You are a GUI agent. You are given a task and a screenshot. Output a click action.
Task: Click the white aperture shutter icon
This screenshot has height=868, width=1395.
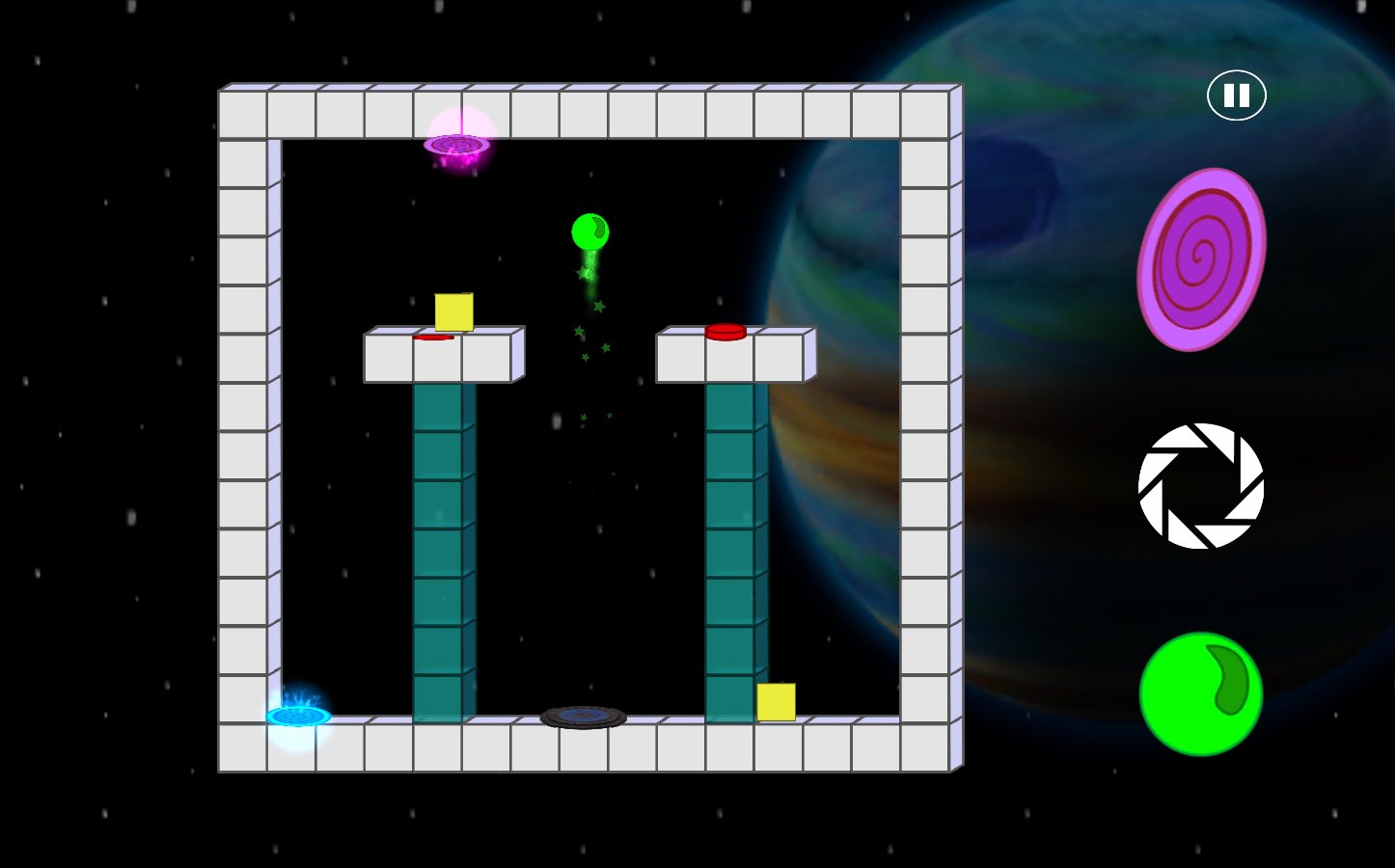pos(1199,489)
